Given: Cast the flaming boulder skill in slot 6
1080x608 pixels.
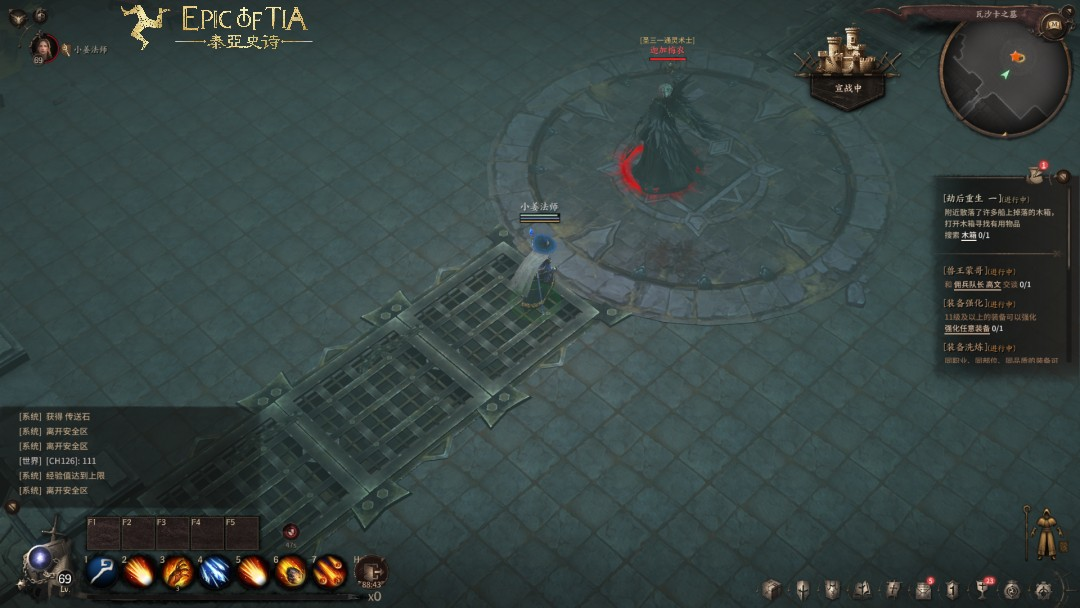Looking at the screenshot, I should (x=291, y=571).
